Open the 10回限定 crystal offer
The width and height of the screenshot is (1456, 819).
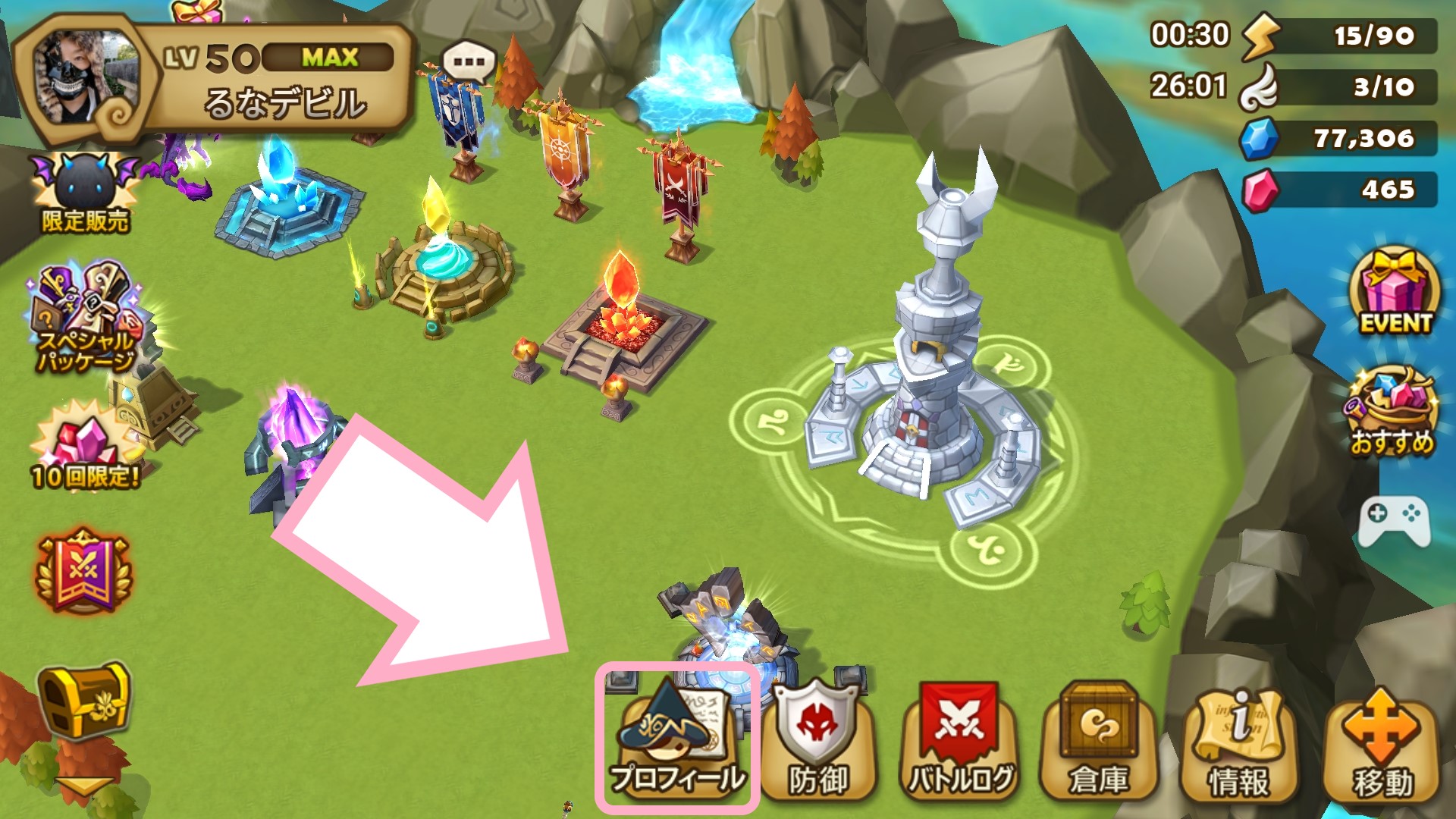tap(85, 447)
